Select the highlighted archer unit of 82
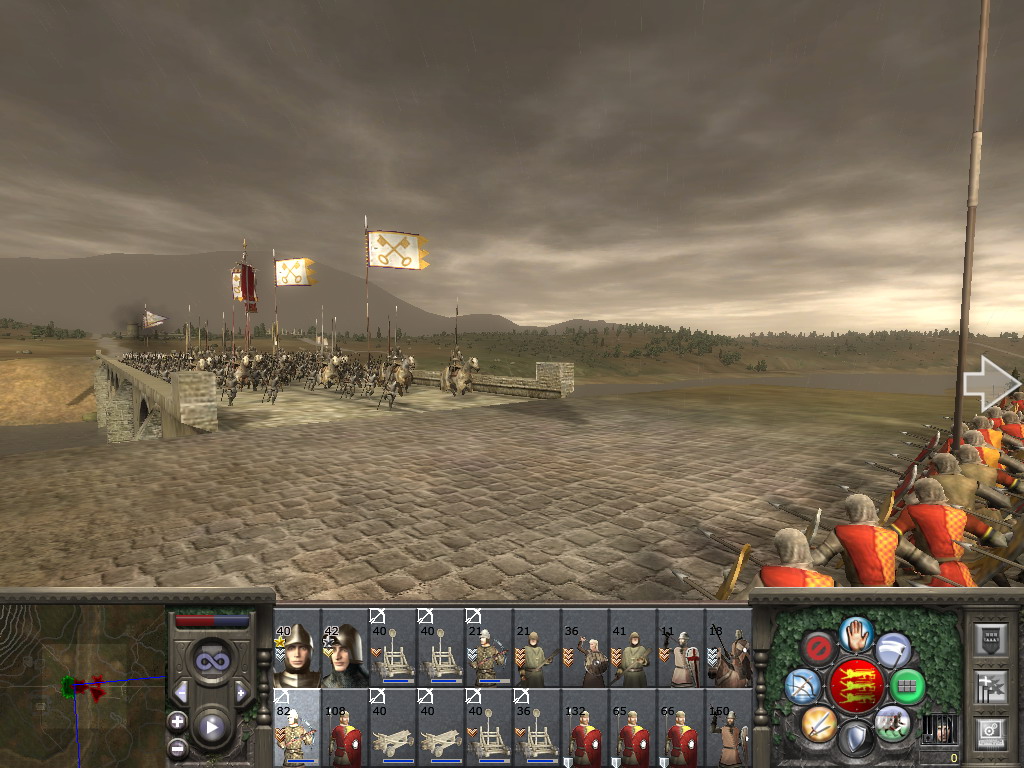The width and height of the screenshot is (1024, 768). coord(296,727)
